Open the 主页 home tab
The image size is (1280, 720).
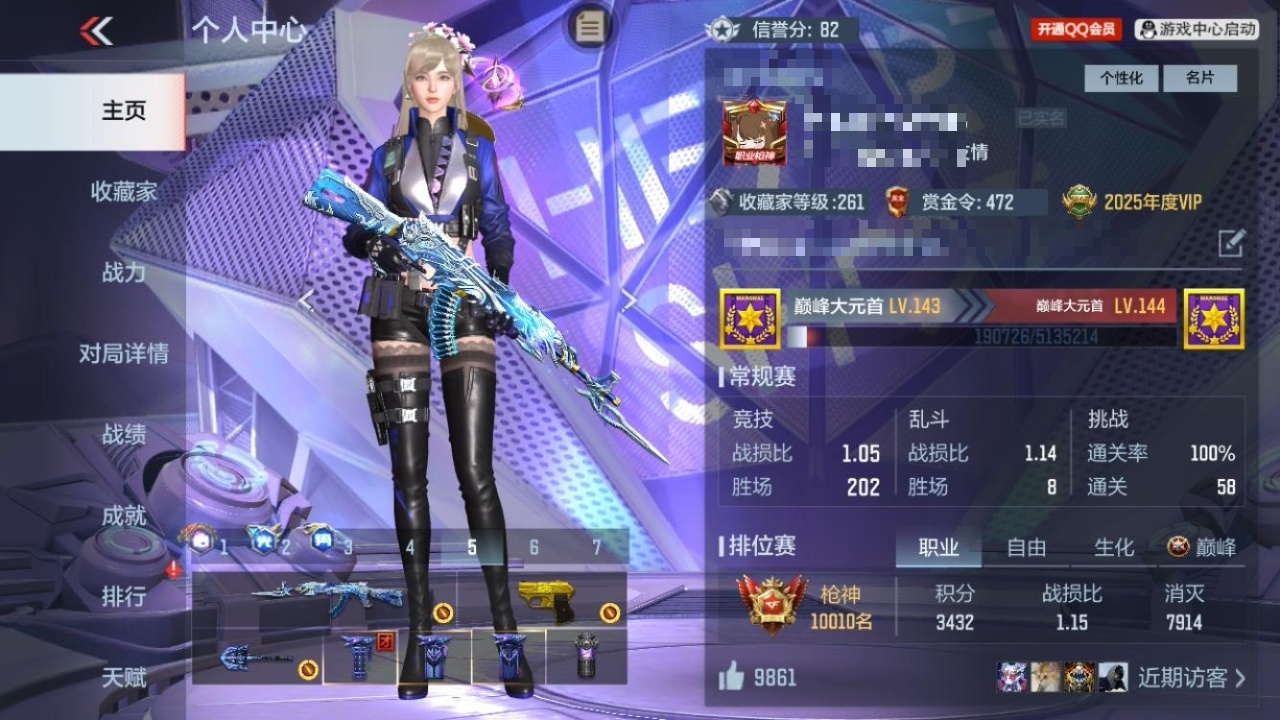[123, 111]
